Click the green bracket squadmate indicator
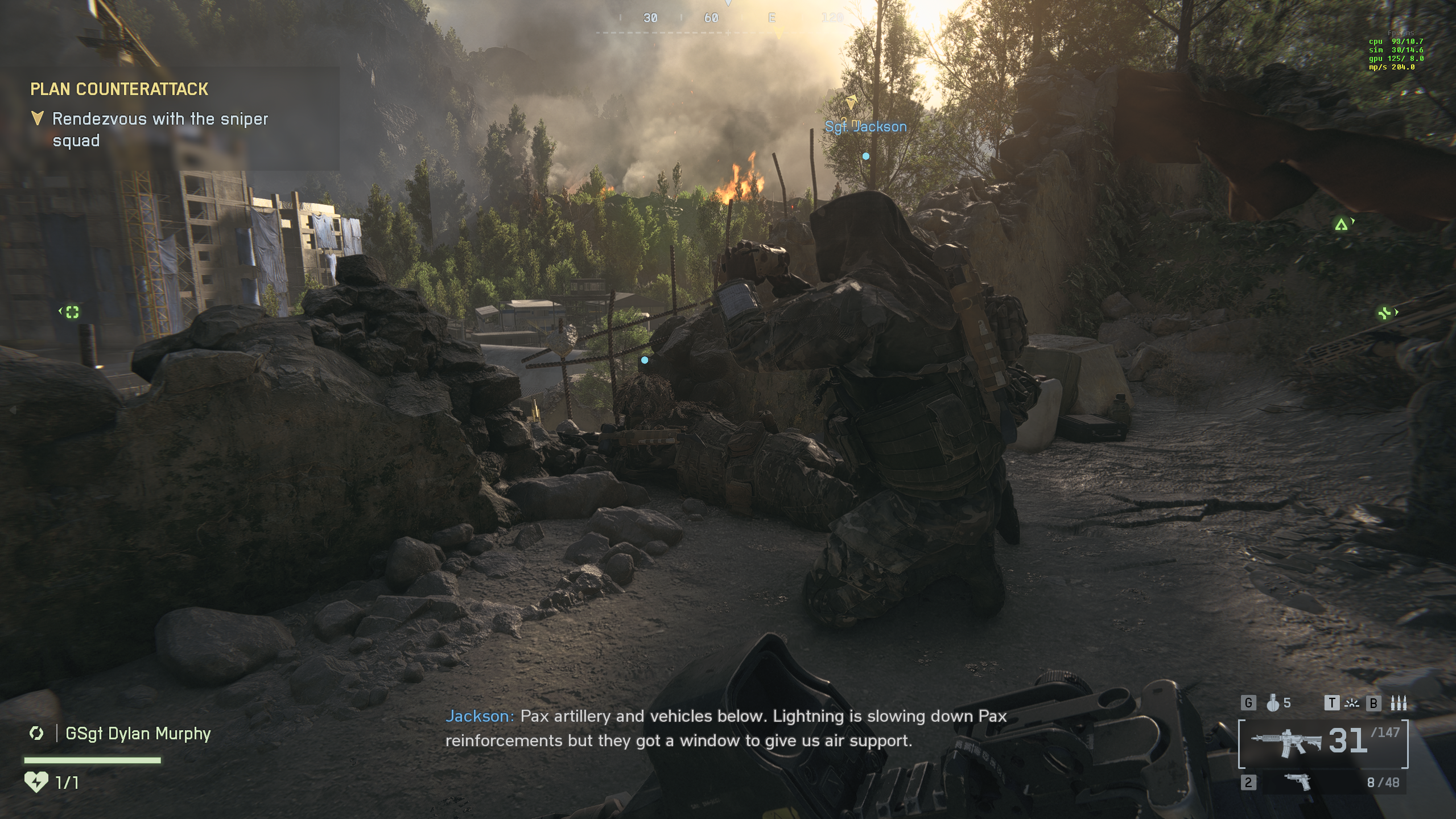1456x819 pixels. 72,312
